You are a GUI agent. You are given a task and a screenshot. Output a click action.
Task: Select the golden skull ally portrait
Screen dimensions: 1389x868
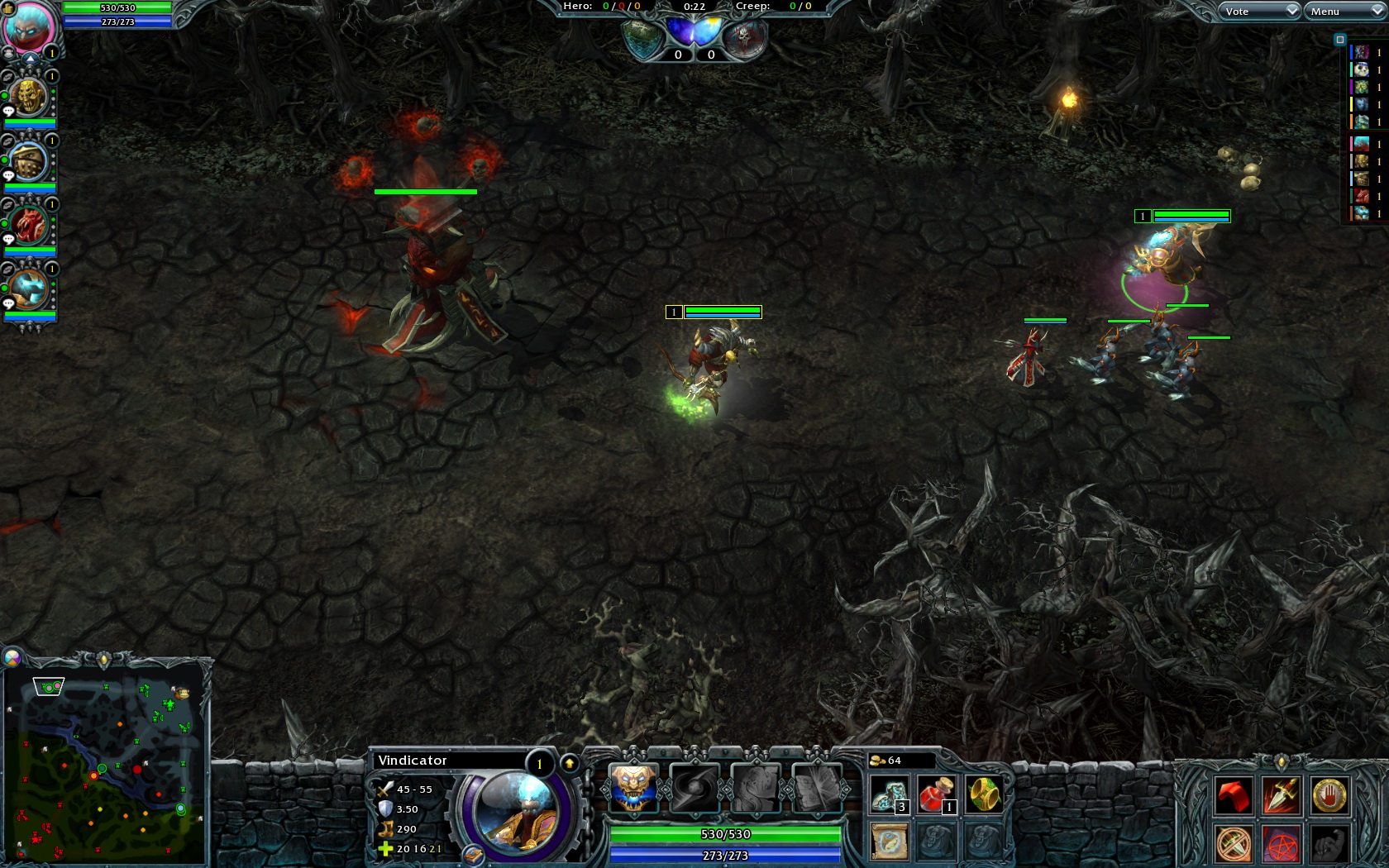click(28, 98)
